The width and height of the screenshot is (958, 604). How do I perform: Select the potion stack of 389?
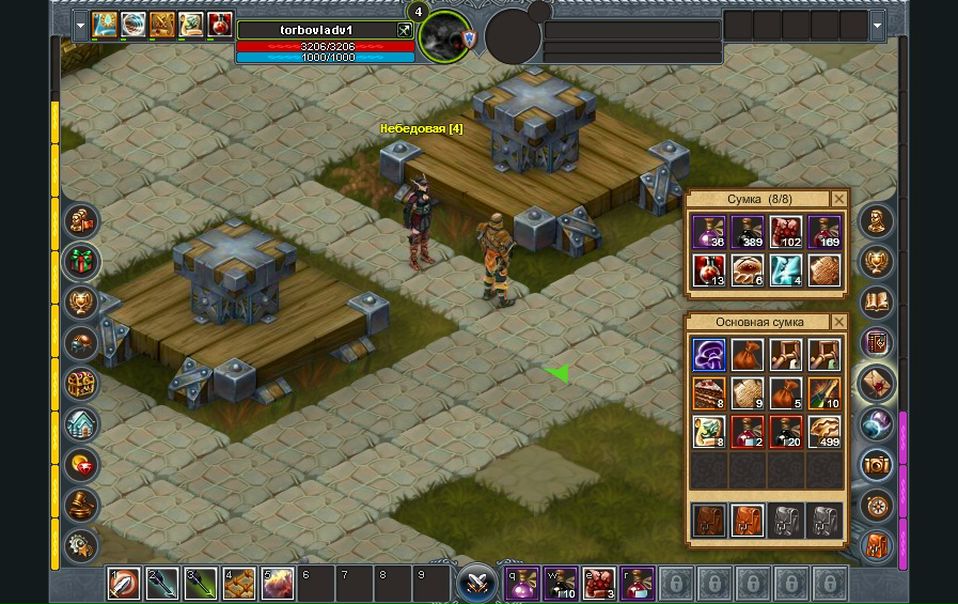click(x=747, y=232)
